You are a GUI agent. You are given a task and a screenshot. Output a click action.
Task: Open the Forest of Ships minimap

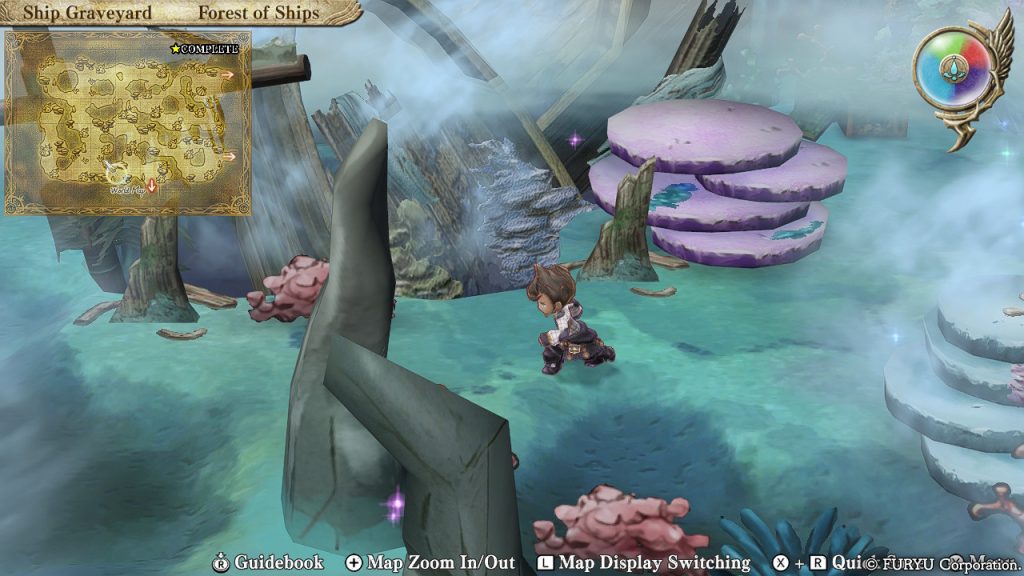[x=127, y=122]
